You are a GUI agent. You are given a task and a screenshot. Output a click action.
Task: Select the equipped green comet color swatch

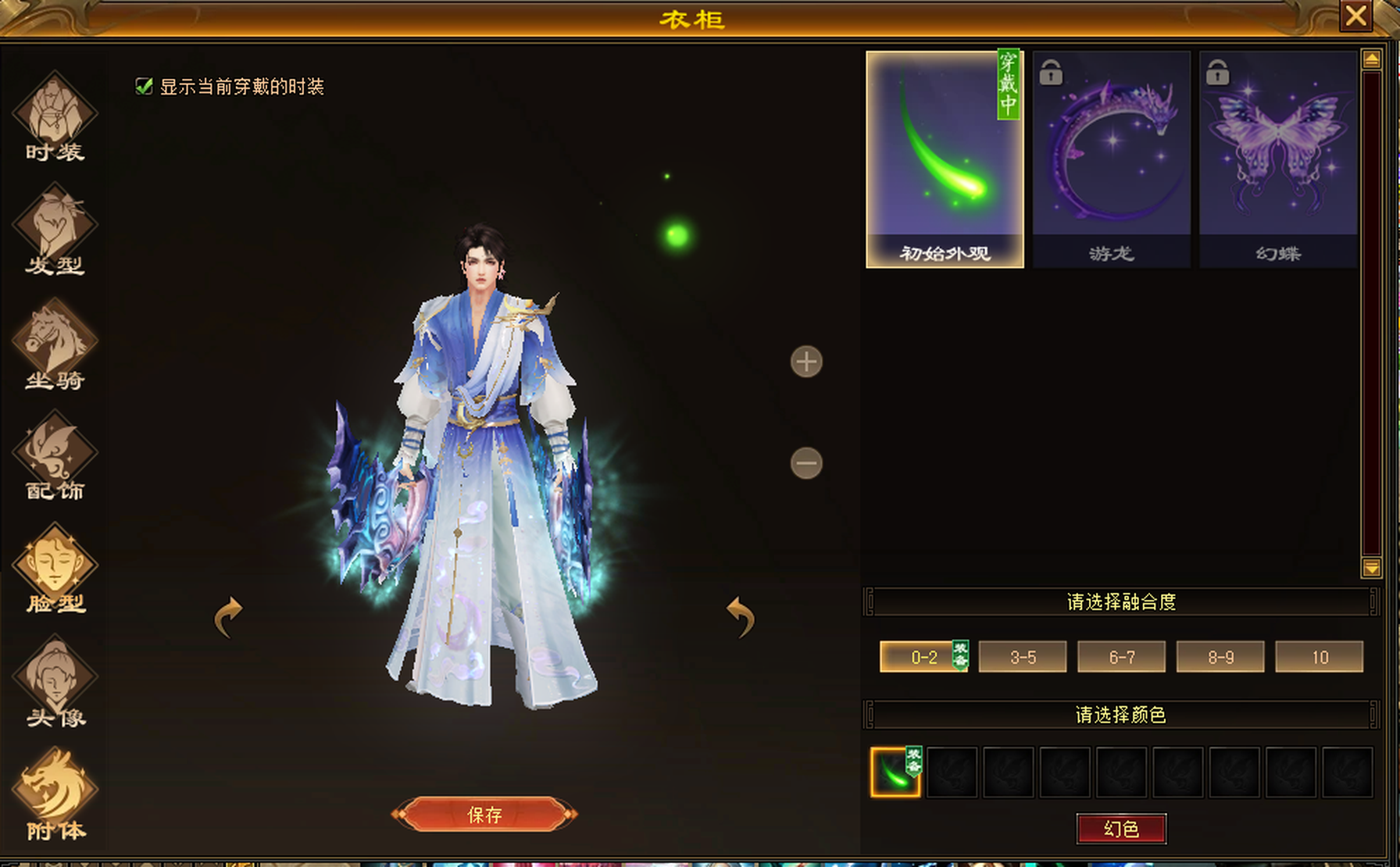[895, 772]
